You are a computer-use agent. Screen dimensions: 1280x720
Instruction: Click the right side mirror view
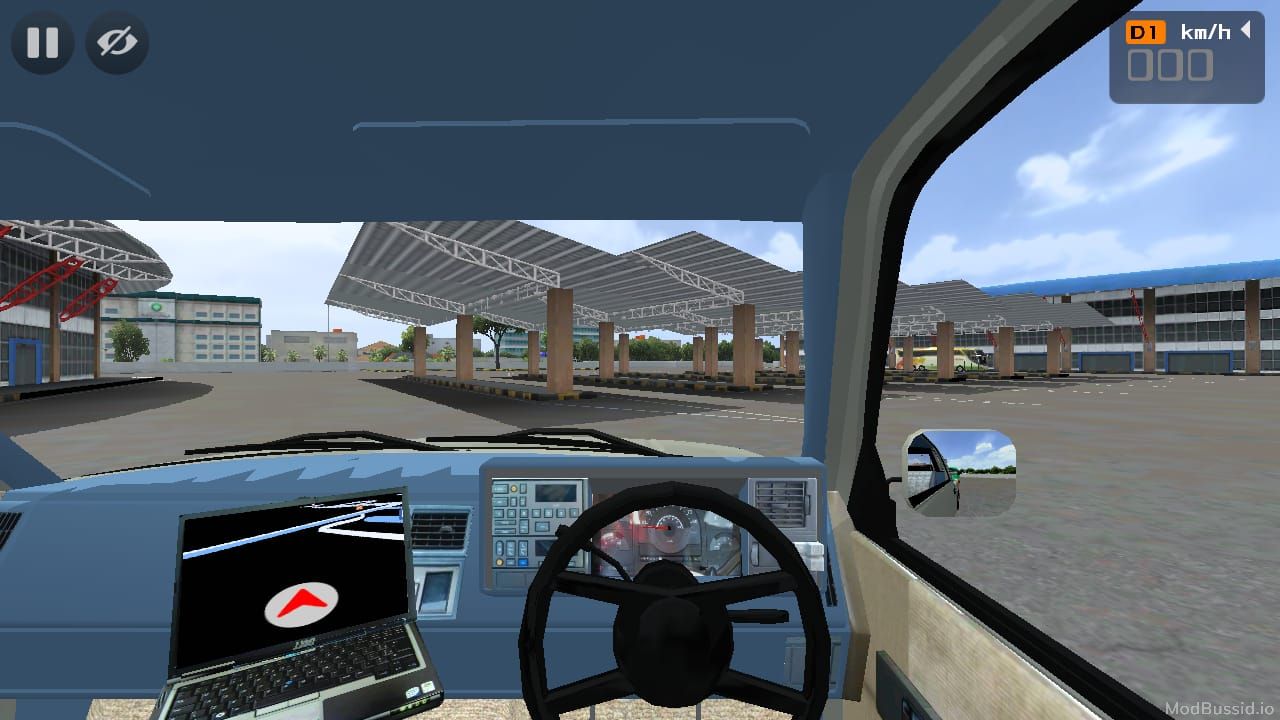point(960,473)
